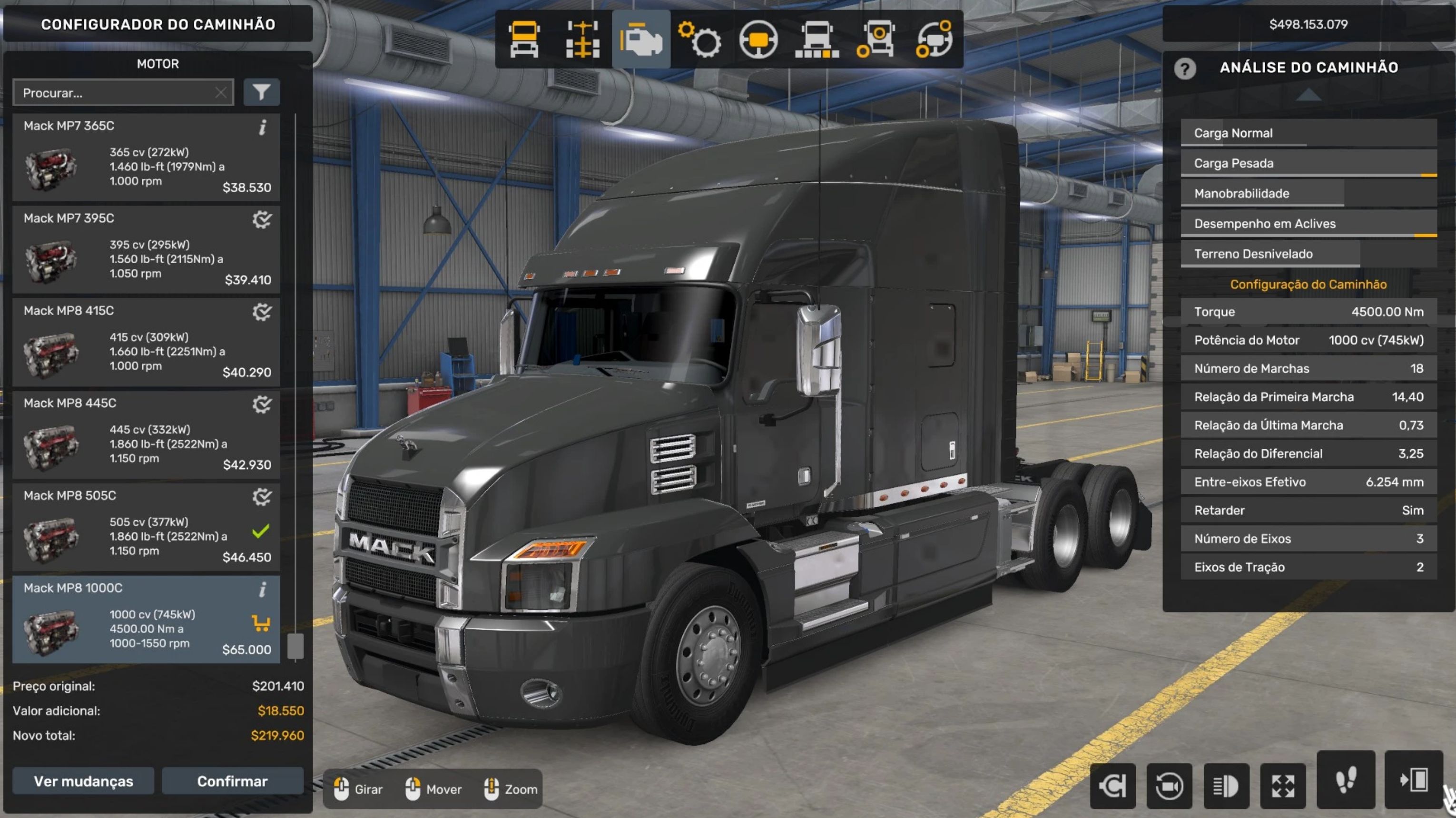Choose the Mack MP8 505C engine
The image size is (1456, 818).
(x=146, y=527)
